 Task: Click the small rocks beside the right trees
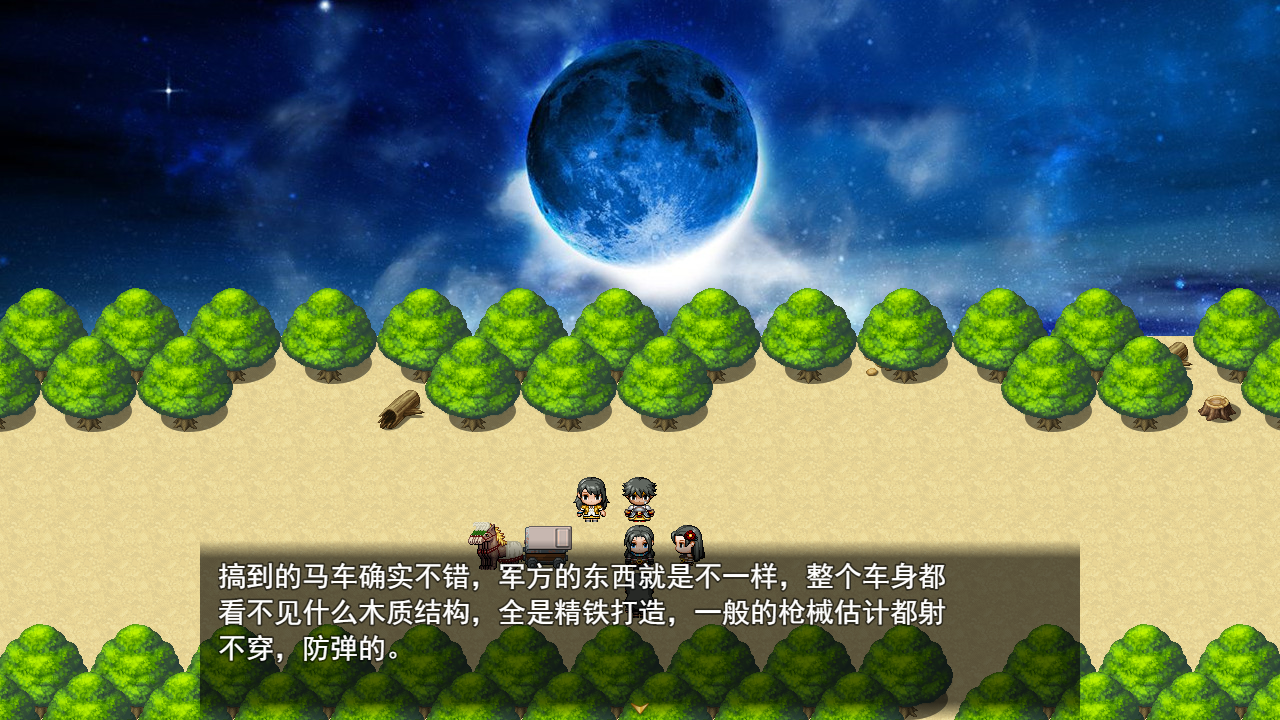pos(871,370)
